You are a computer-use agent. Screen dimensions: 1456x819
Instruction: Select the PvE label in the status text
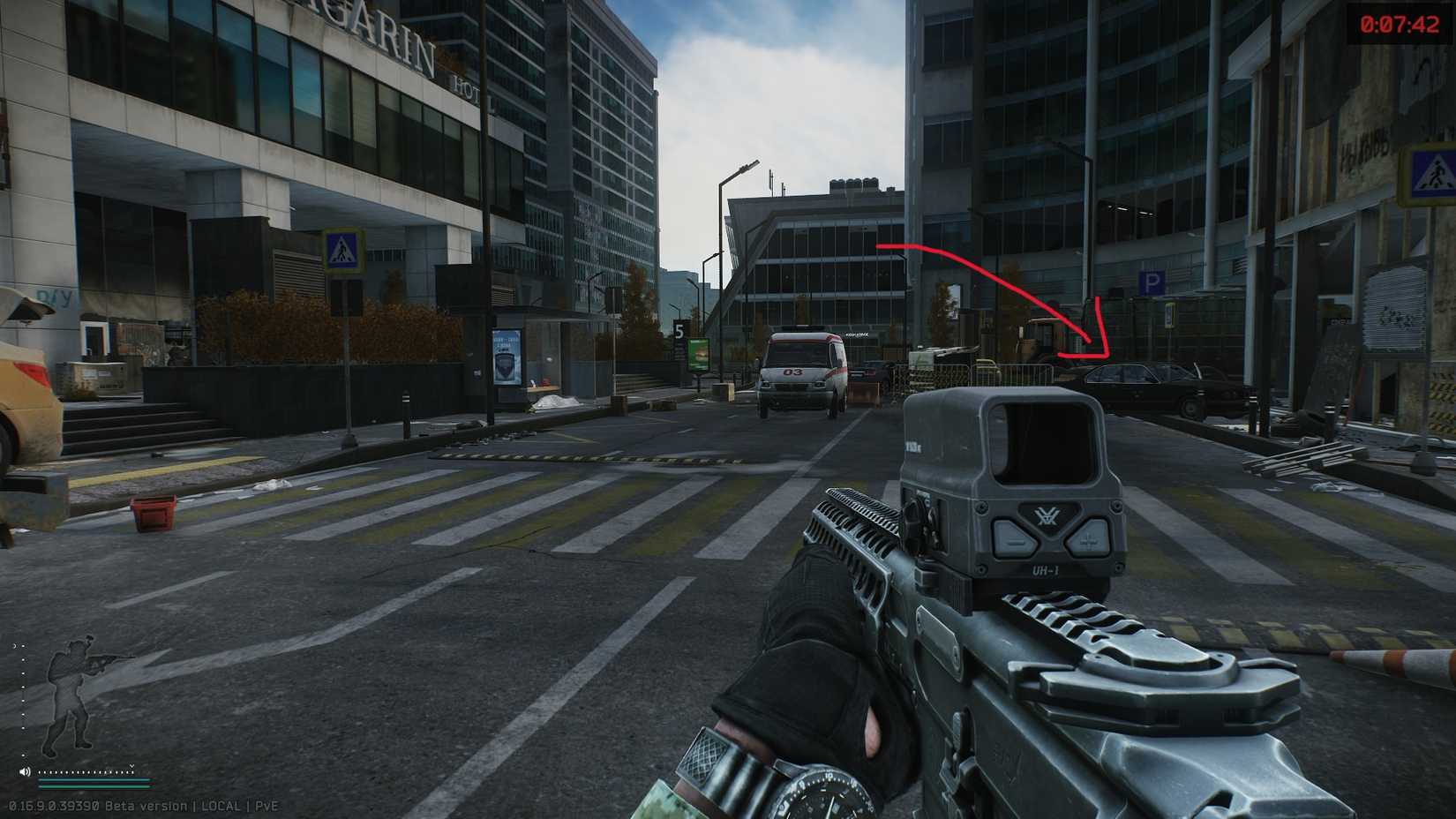click(x=266, y=806)
